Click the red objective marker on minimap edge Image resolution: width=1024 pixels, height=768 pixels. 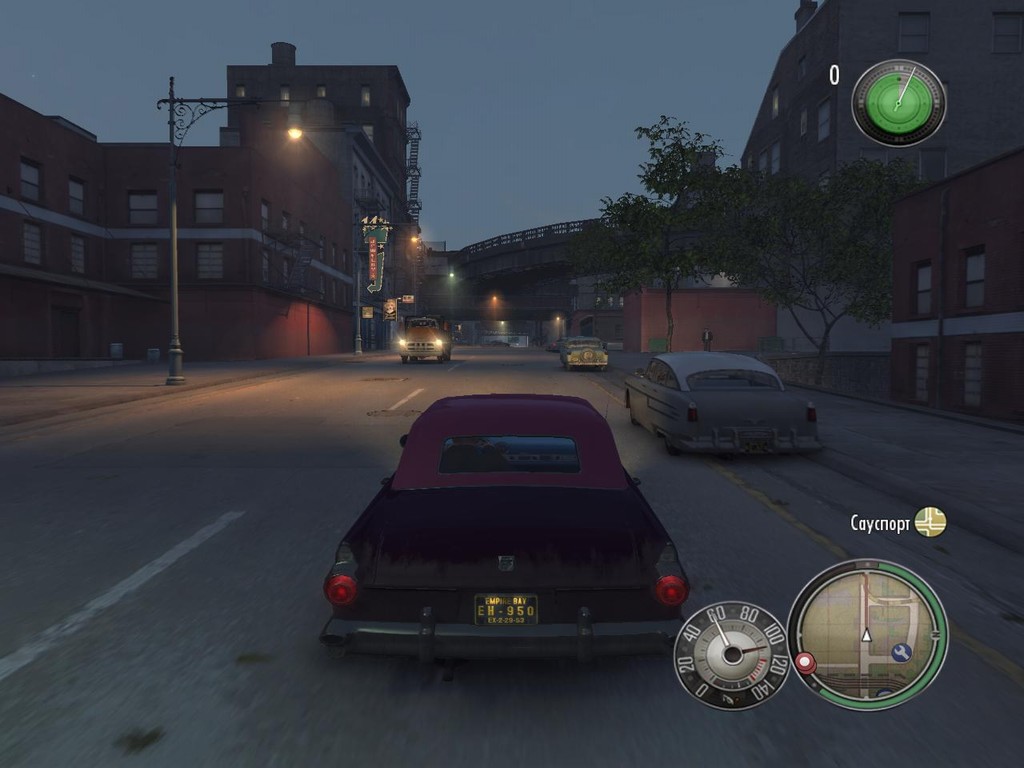tap(805, 662)
